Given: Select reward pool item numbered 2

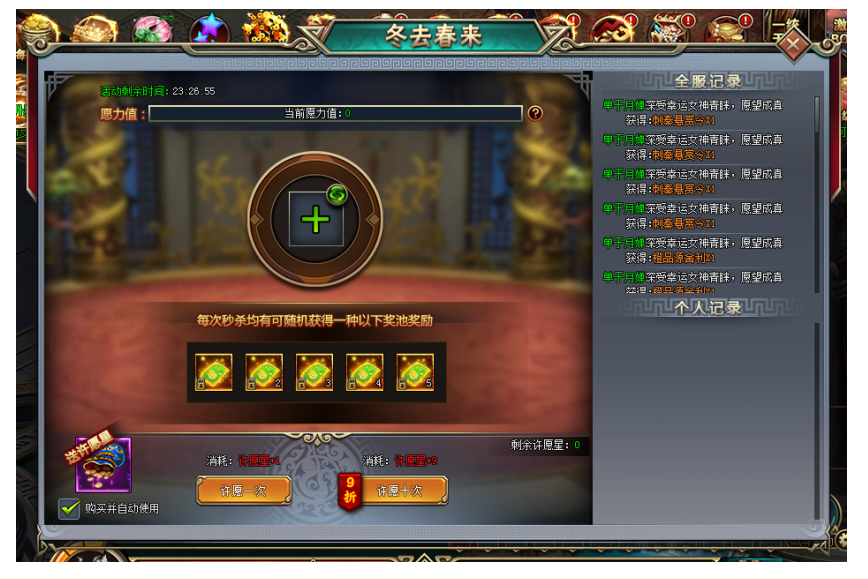Looking at the screenshot, I should point(264,372).
